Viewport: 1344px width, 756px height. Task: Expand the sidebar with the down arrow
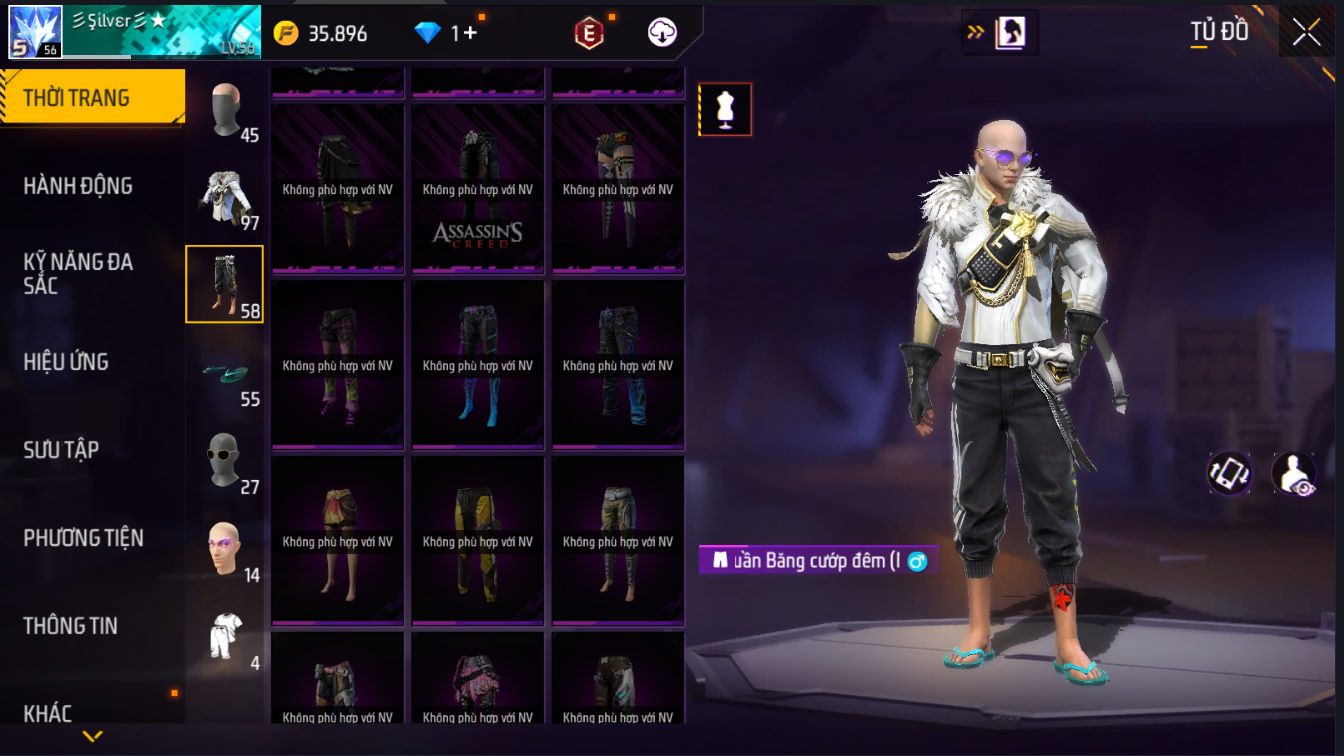[93, 737]
